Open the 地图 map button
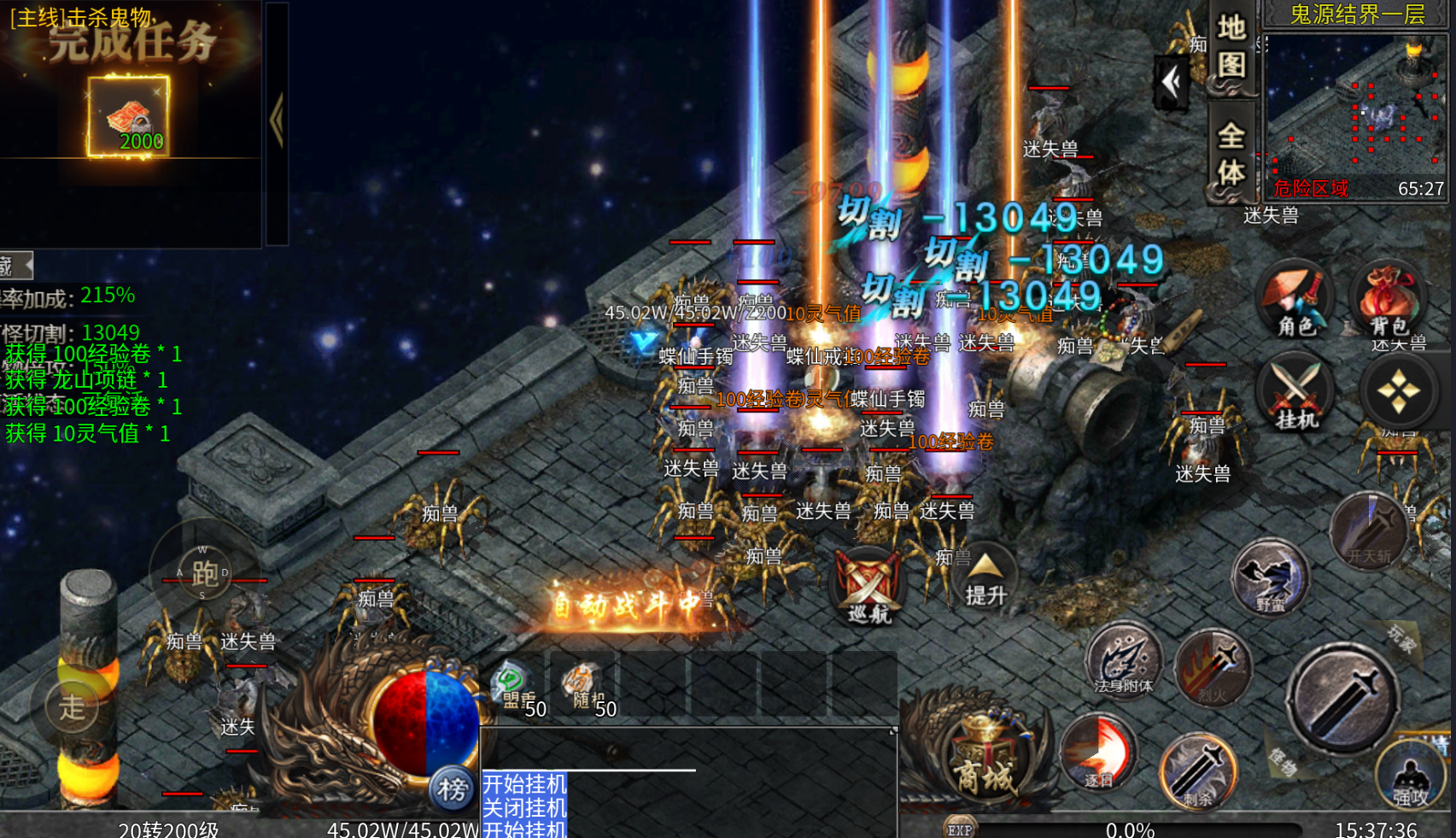The image size is (1456, 838). (1231, 46)
